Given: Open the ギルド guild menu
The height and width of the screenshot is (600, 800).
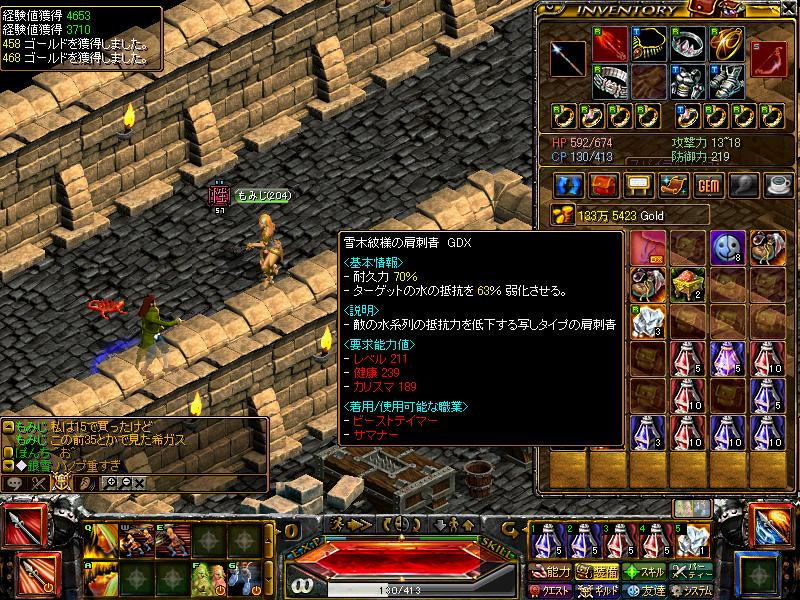Looking at the screenshot, I should coord(598,590).
